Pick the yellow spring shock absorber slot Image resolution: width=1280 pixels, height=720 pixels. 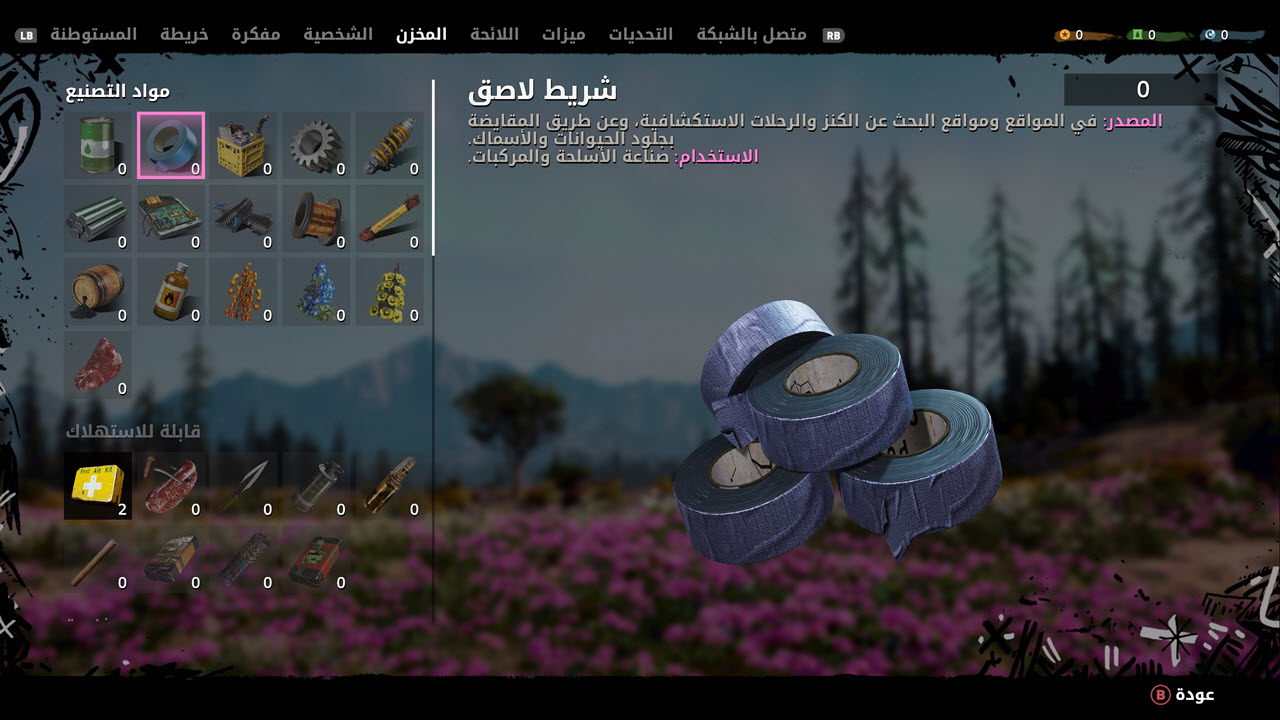tap(390, 146)
